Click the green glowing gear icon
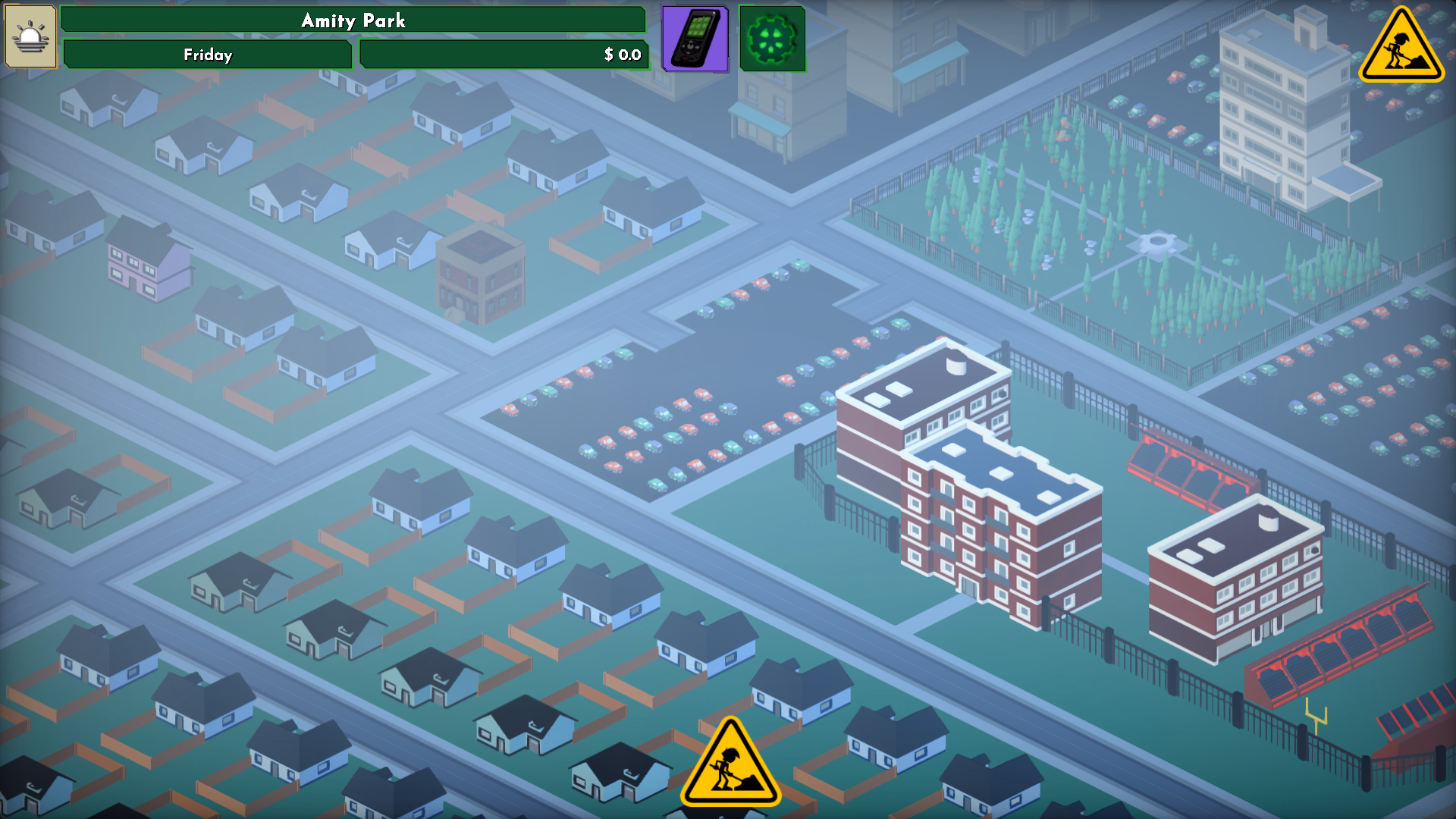Image resolution: width=1456 pixels, height=819 pixels. [772, 38]
